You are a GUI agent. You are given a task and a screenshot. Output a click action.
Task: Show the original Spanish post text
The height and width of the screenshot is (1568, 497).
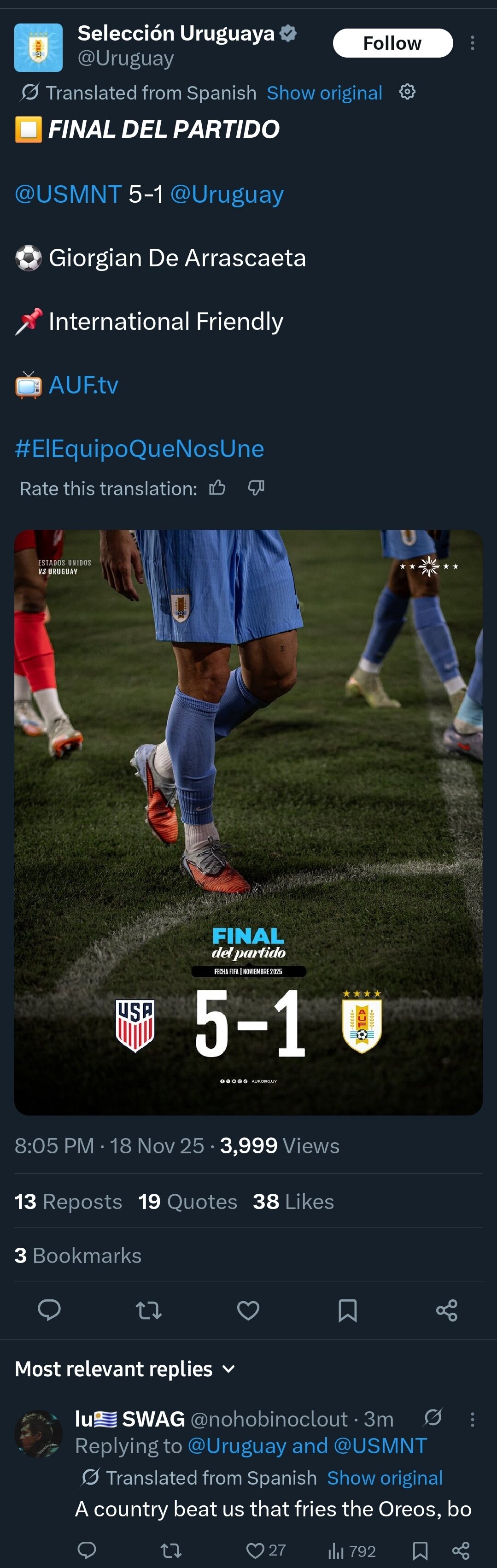[324, 93]
